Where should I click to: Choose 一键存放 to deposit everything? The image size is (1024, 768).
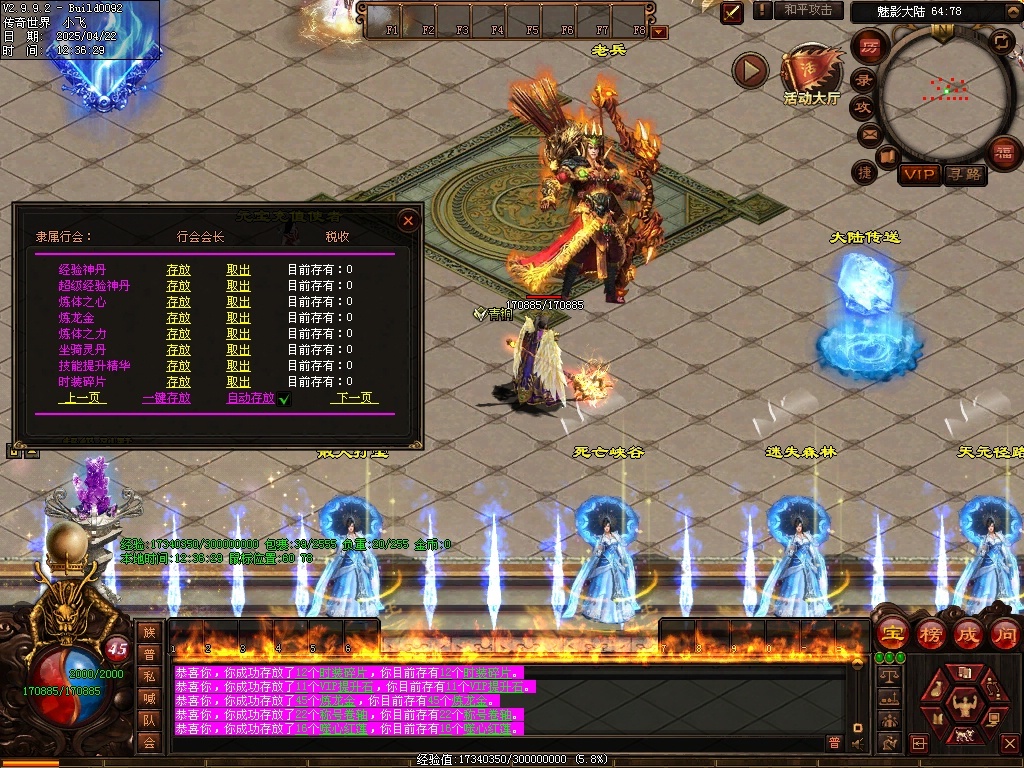pyautogui.click(x=166, y=398)
